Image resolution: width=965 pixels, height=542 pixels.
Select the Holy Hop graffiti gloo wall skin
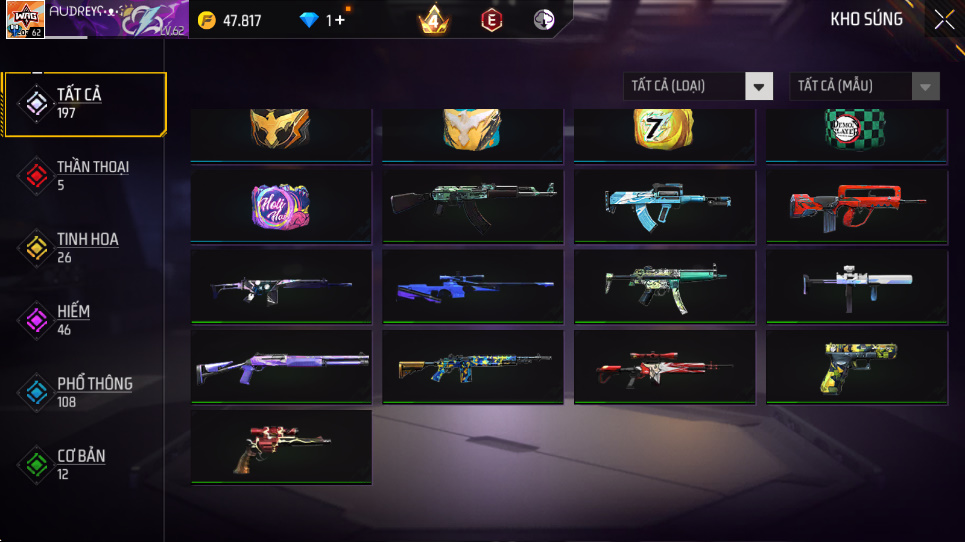click(x=280, y=206)
